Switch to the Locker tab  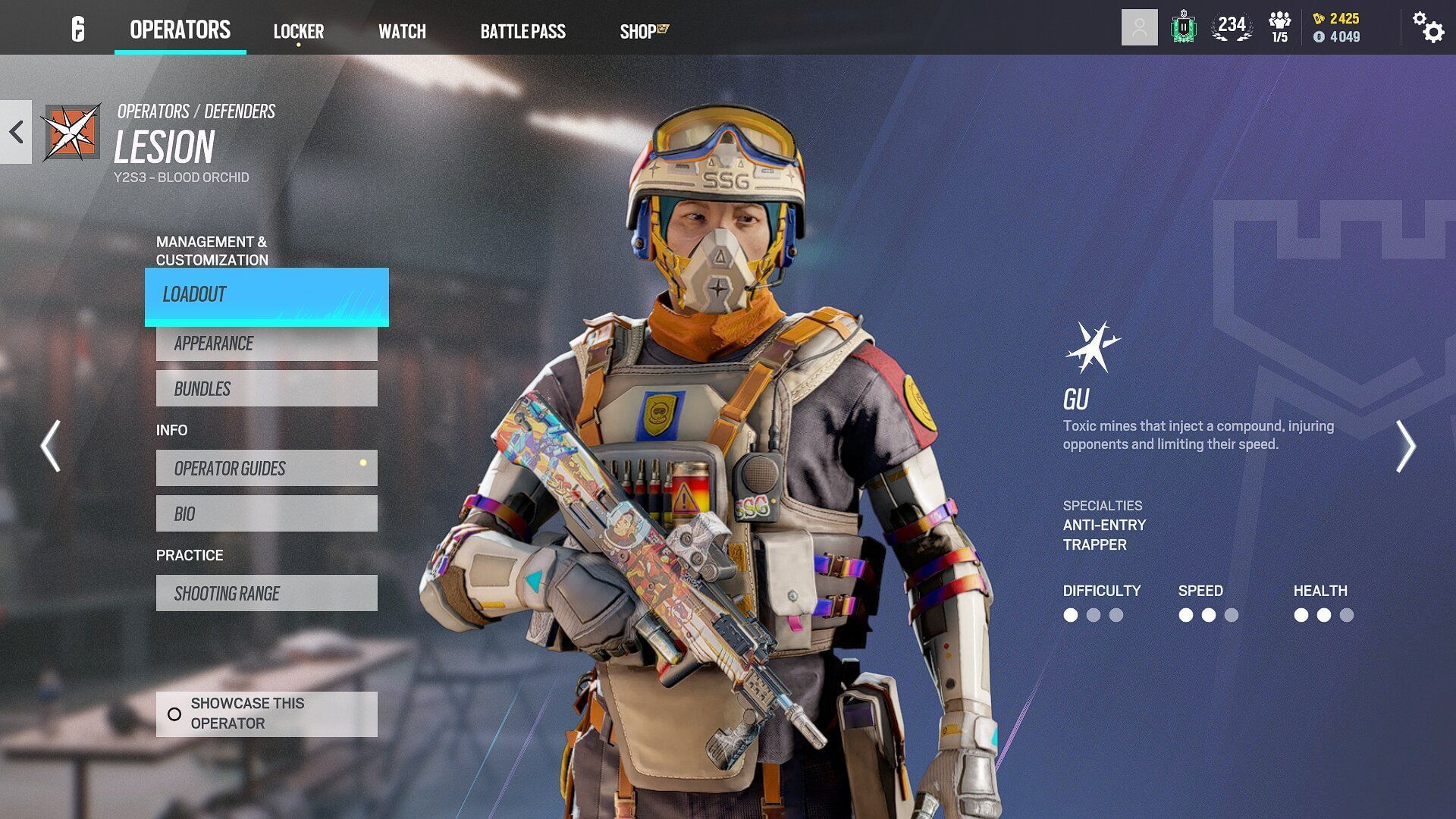coord(298,31)
